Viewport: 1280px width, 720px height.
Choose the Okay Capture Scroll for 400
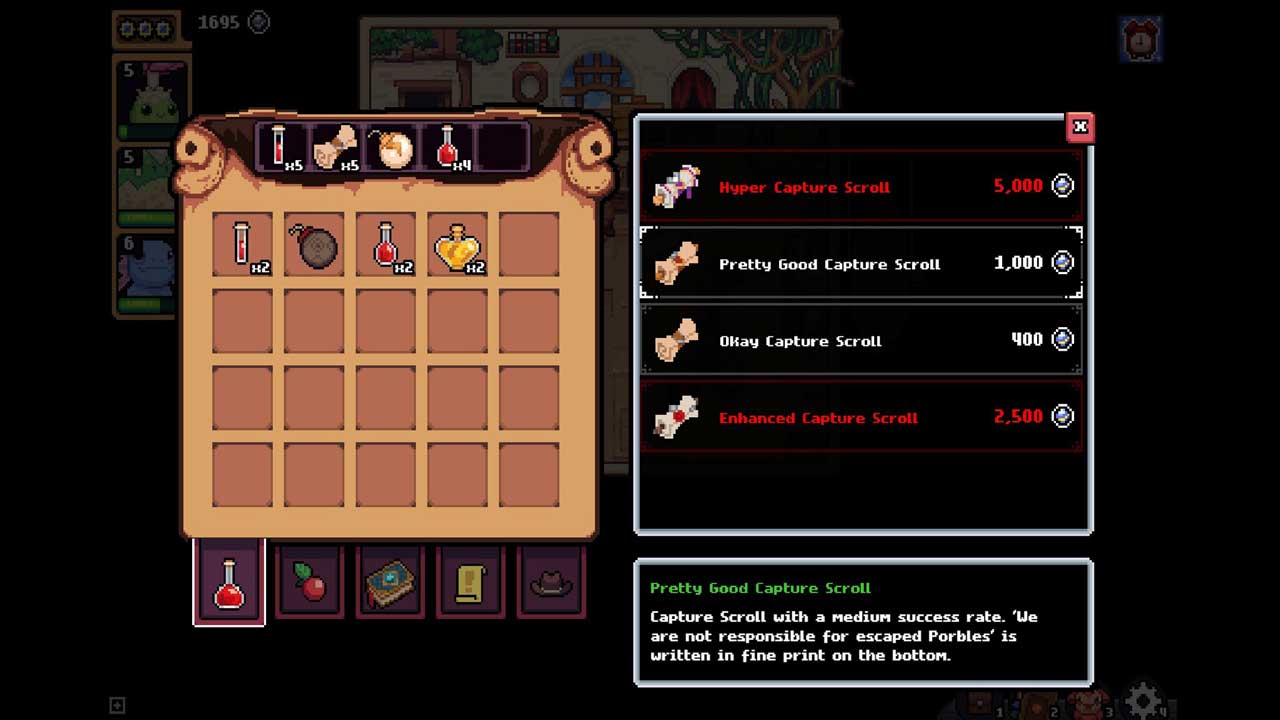[861, 341]
